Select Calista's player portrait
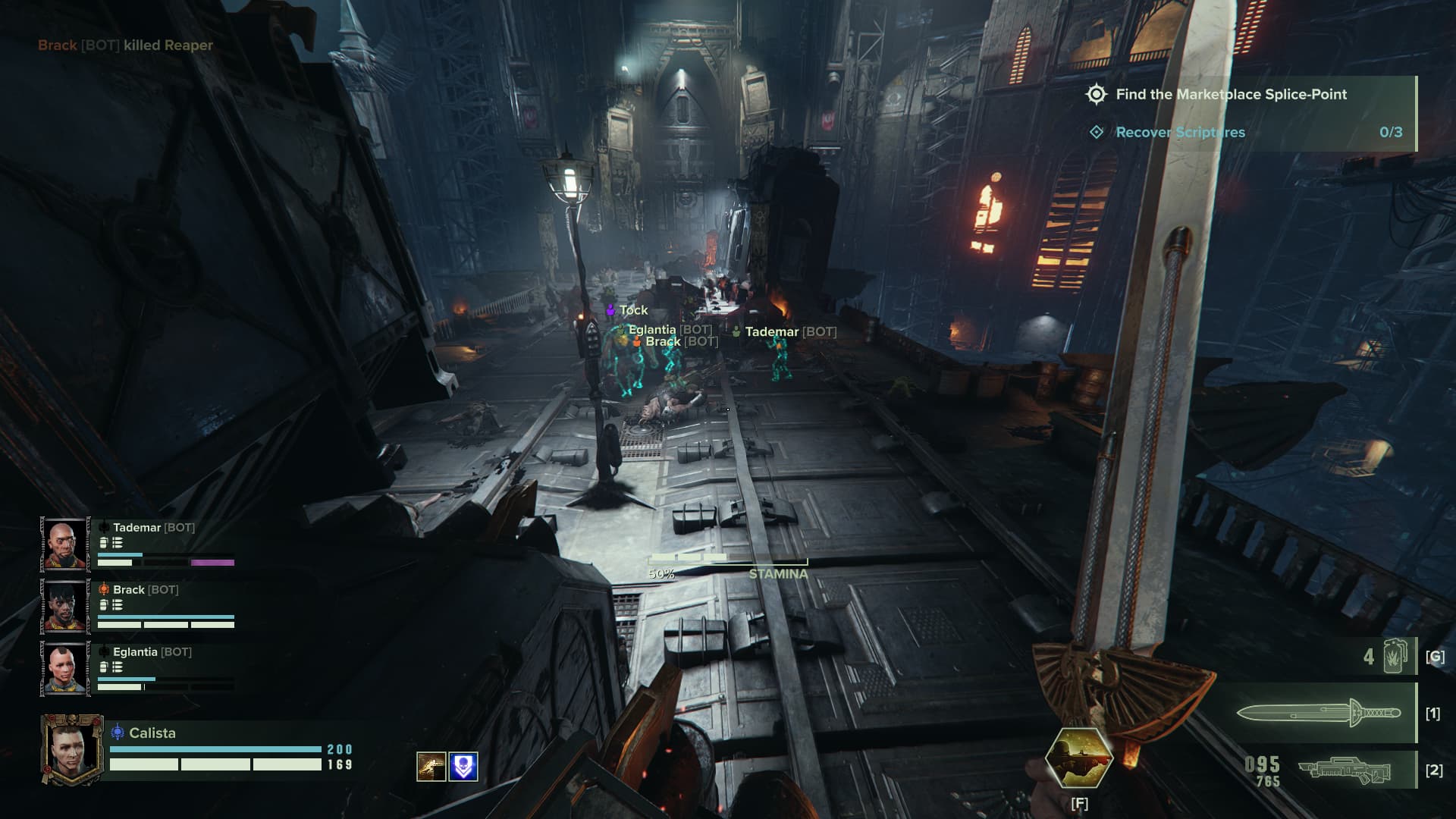Screen dimensions: 1456x819 [72, 750]
